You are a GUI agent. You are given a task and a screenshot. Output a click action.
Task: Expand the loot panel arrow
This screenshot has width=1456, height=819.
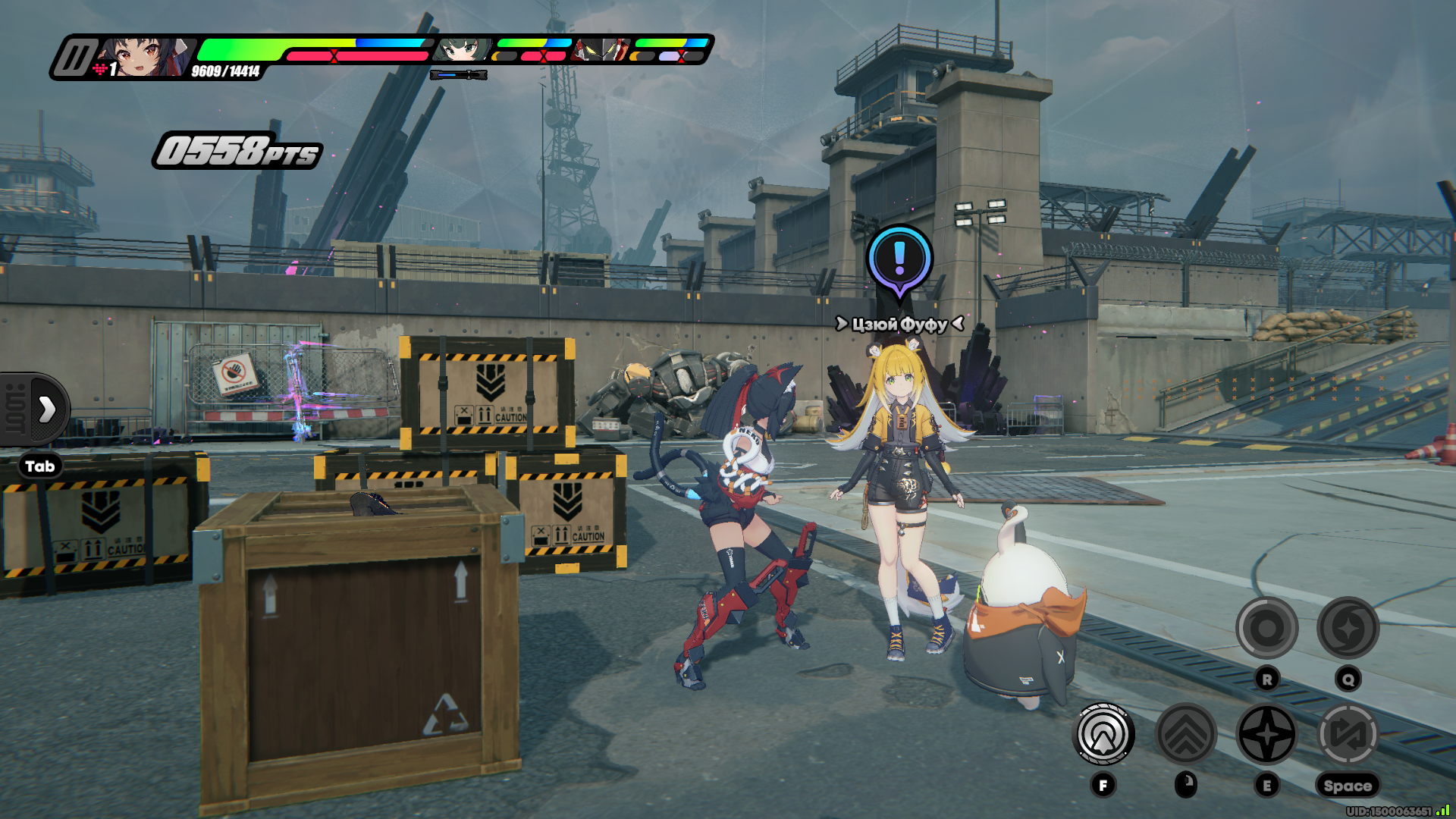46,409
